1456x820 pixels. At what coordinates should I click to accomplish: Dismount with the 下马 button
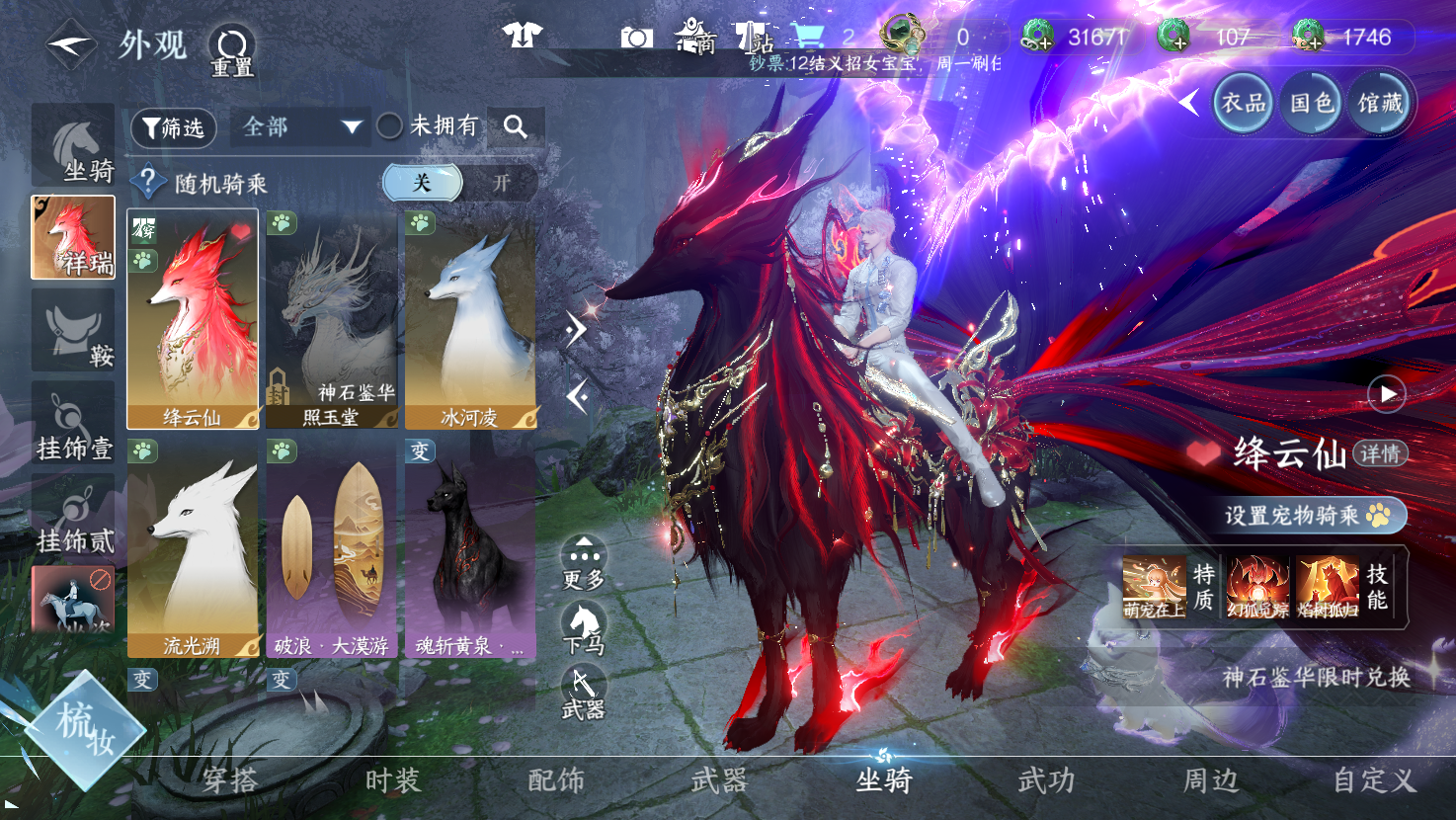tap(583, 628)
